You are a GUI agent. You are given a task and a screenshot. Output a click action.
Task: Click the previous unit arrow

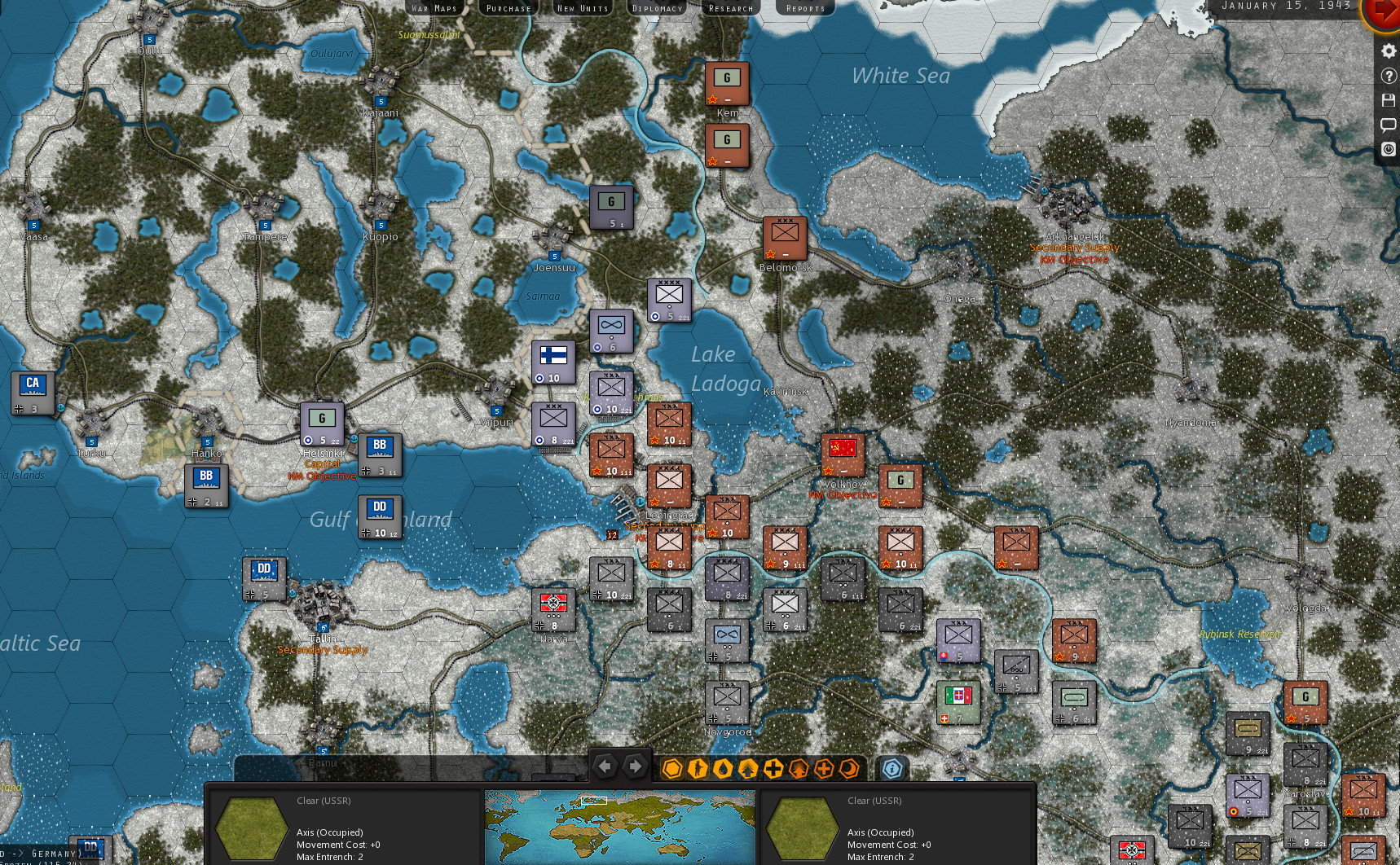(605, 766)
